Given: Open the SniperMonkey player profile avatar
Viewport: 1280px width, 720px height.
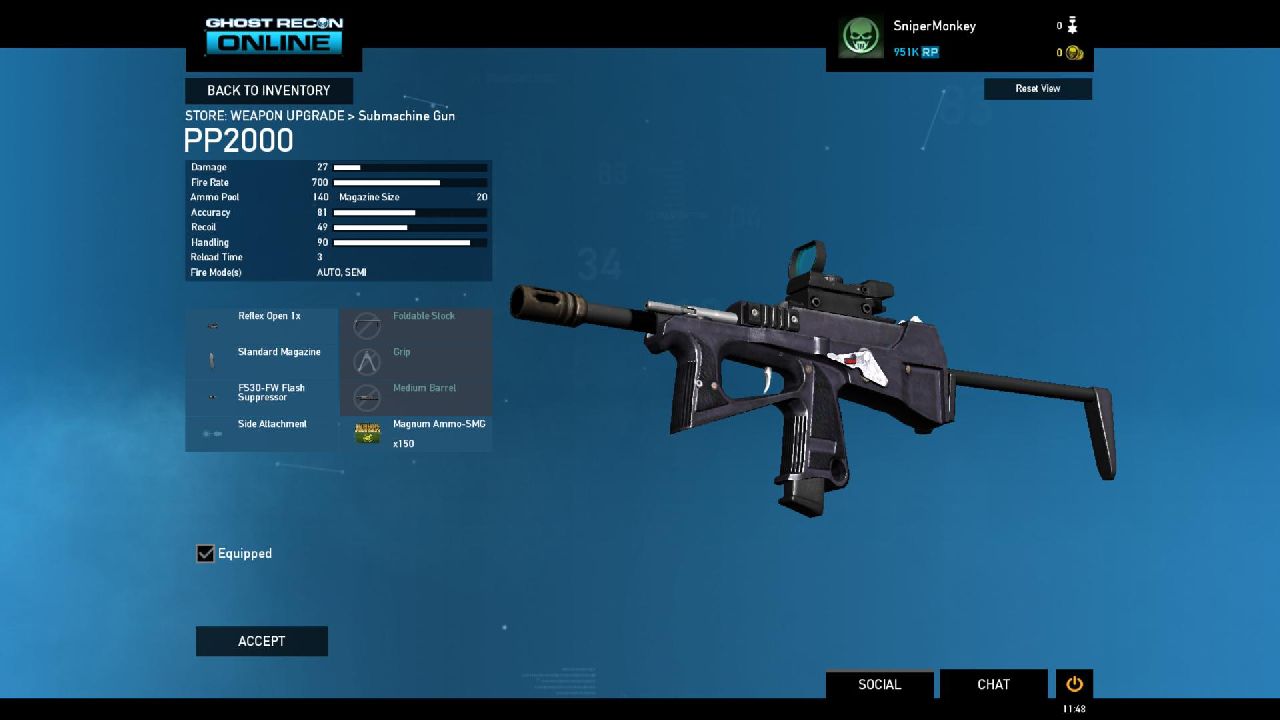Looking at the screenshot, I should (x=860, y=38).
